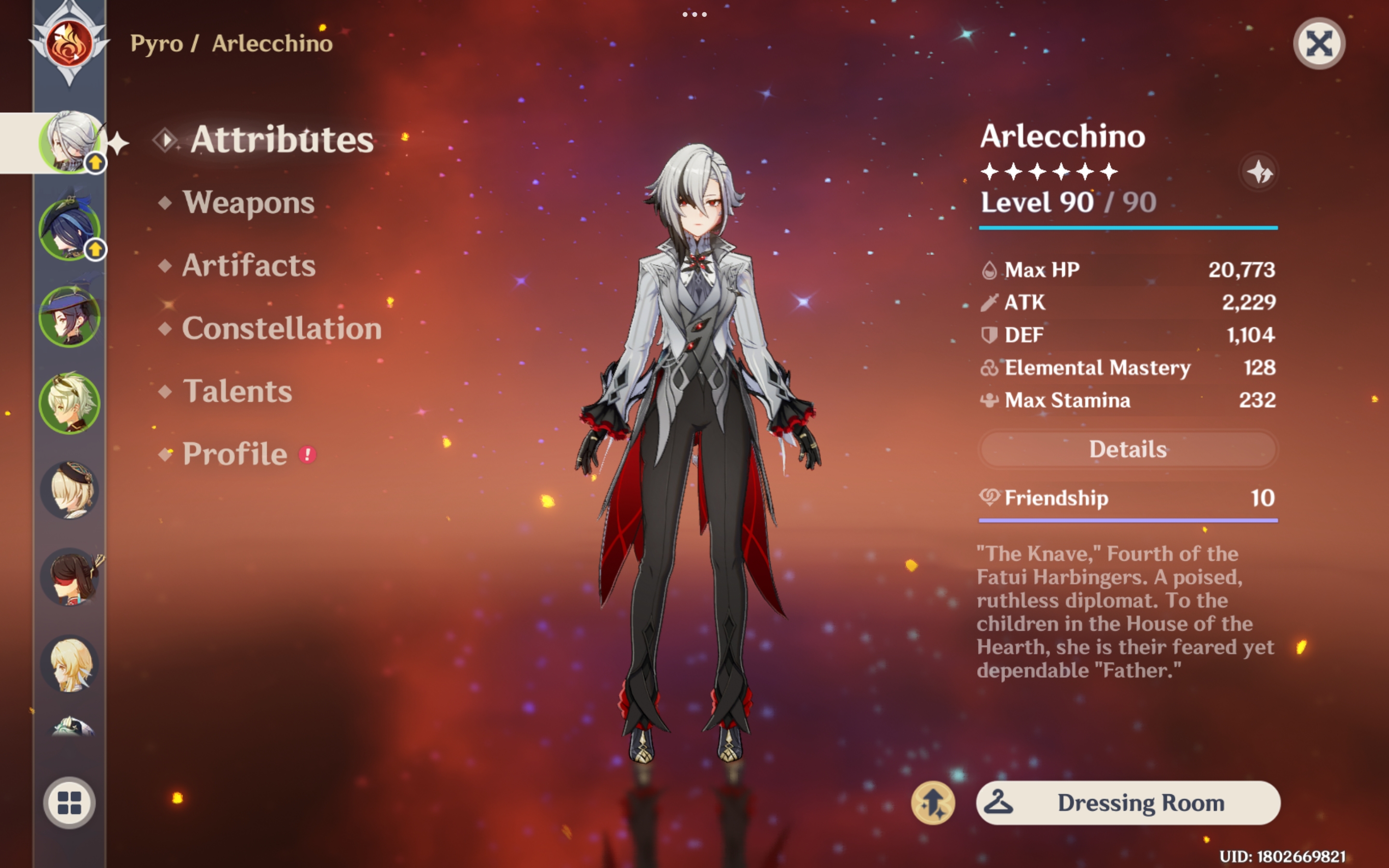Click the three-dot indicator at top center

[694, 14]
